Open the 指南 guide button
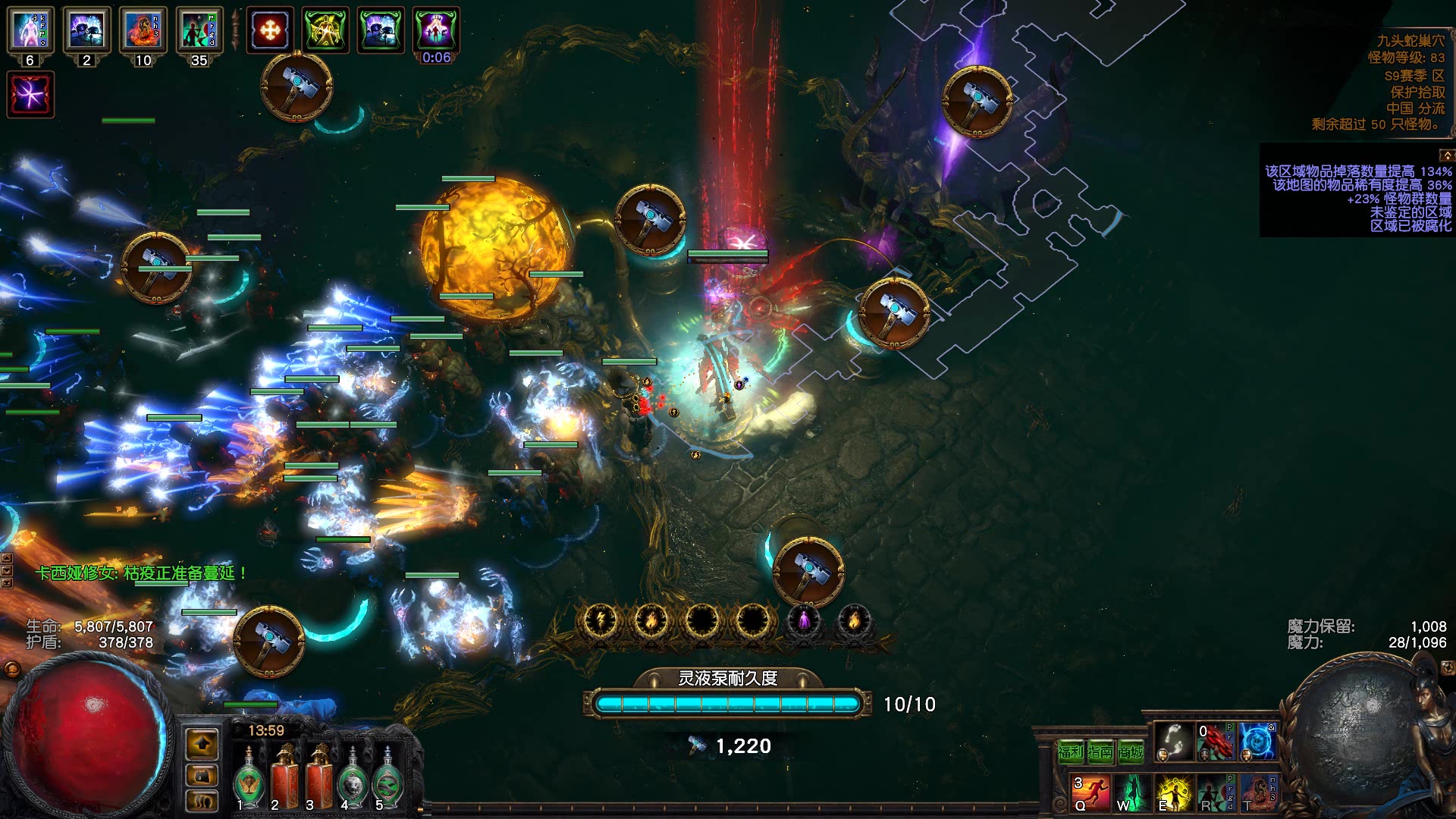The width and height of the screenshot is (1456, 819). pyautogui.click(x=1100, y=752)
